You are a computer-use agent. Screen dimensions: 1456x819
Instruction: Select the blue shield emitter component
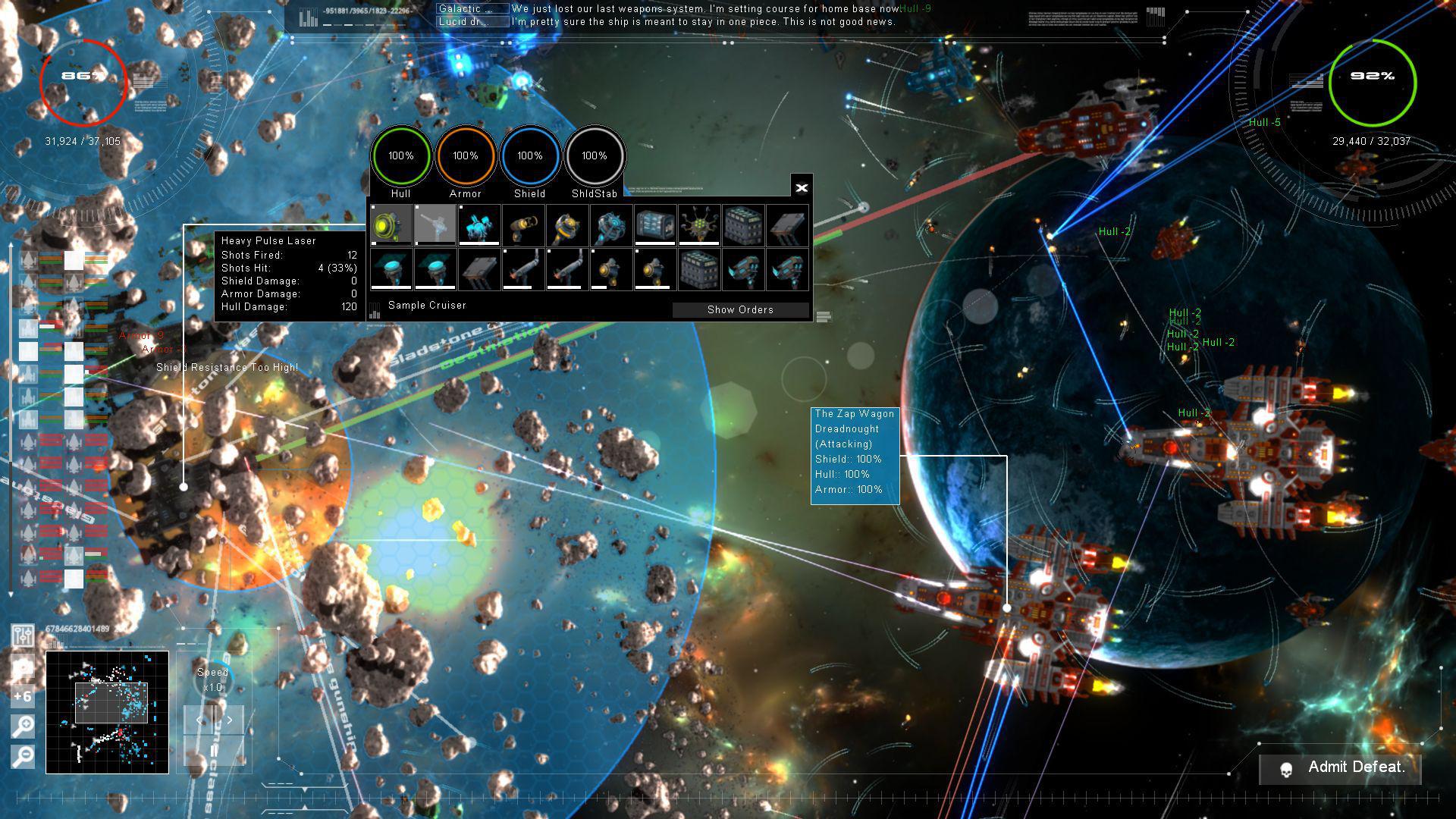tap(391, 273)
